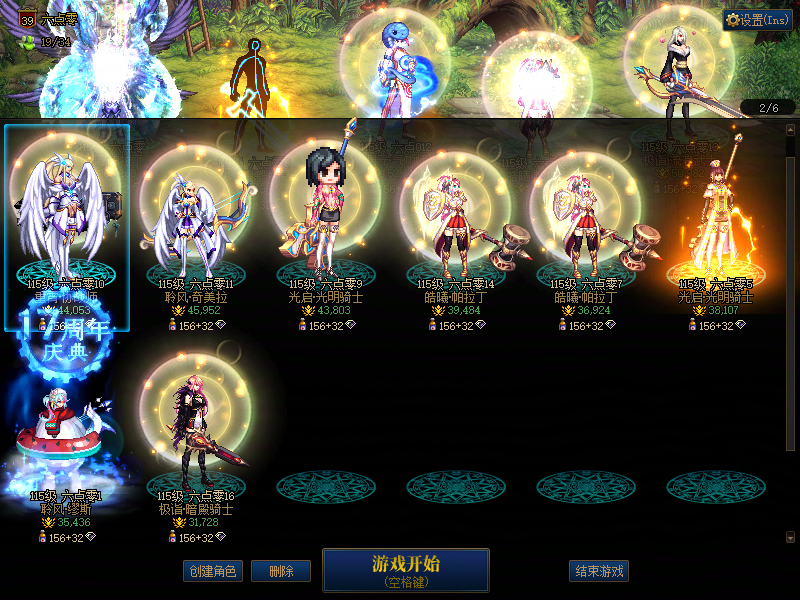Pick character 六点零1 聆风·缪斯
Image resolution: width=800 pixels, height=600 pixels.
pyautogui.click(x=66, y=440)
